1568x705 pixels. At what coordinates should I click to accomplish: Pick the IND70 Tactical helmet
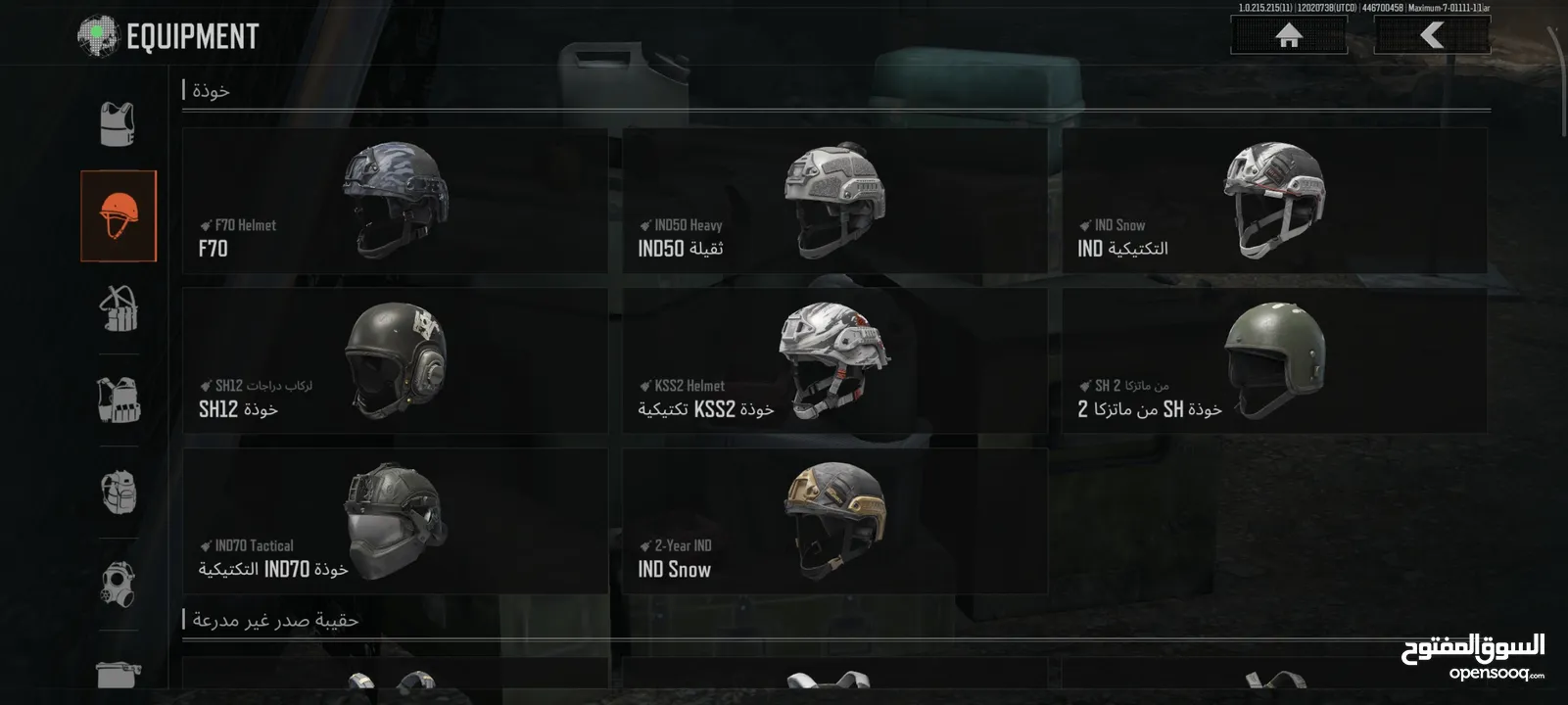tap(395, 521)
